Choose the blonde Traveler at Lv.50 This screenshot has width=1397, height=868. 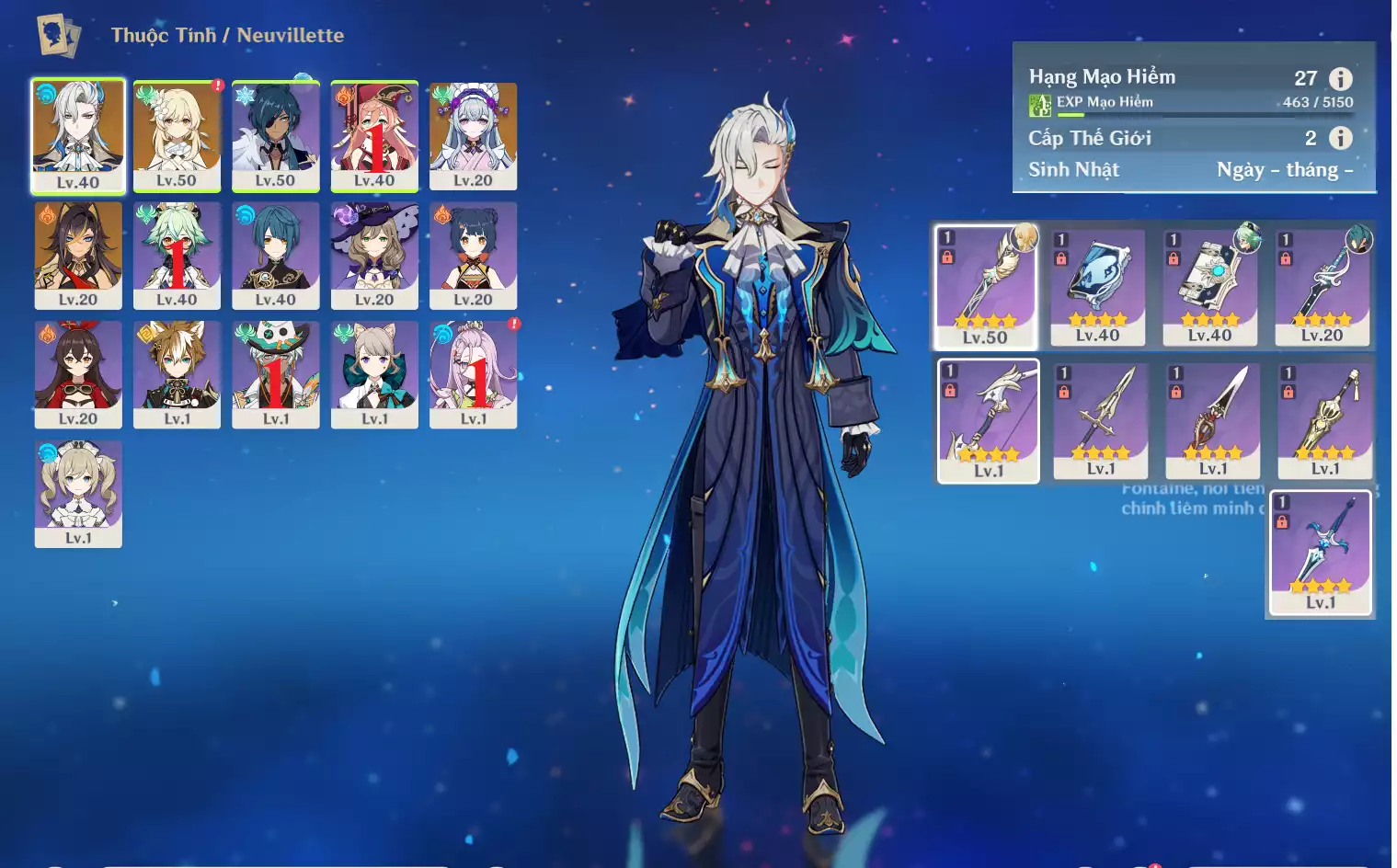(177, 135)
